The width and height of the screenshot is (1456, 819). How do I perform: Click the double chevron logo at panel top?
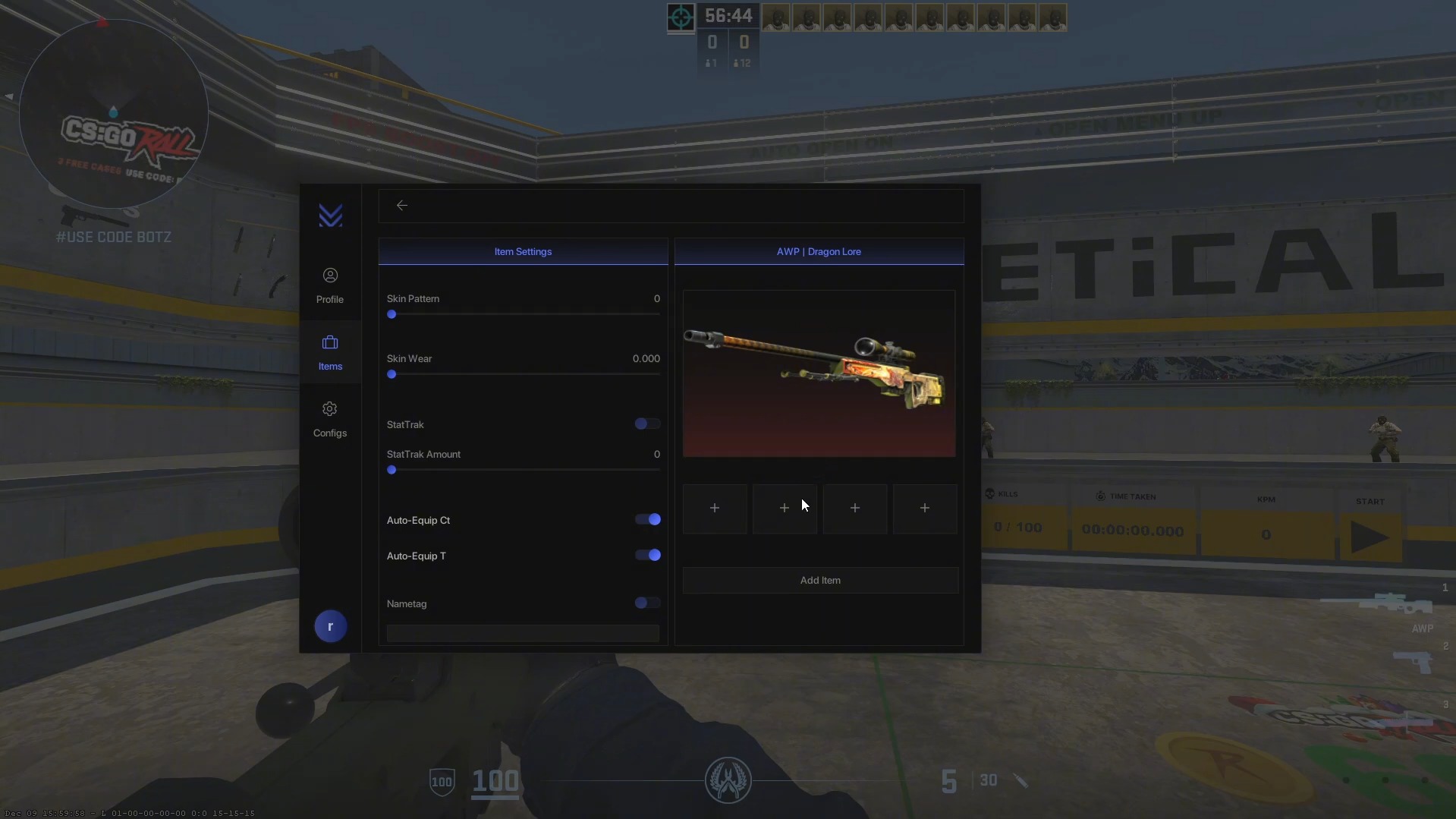point(330,216)
